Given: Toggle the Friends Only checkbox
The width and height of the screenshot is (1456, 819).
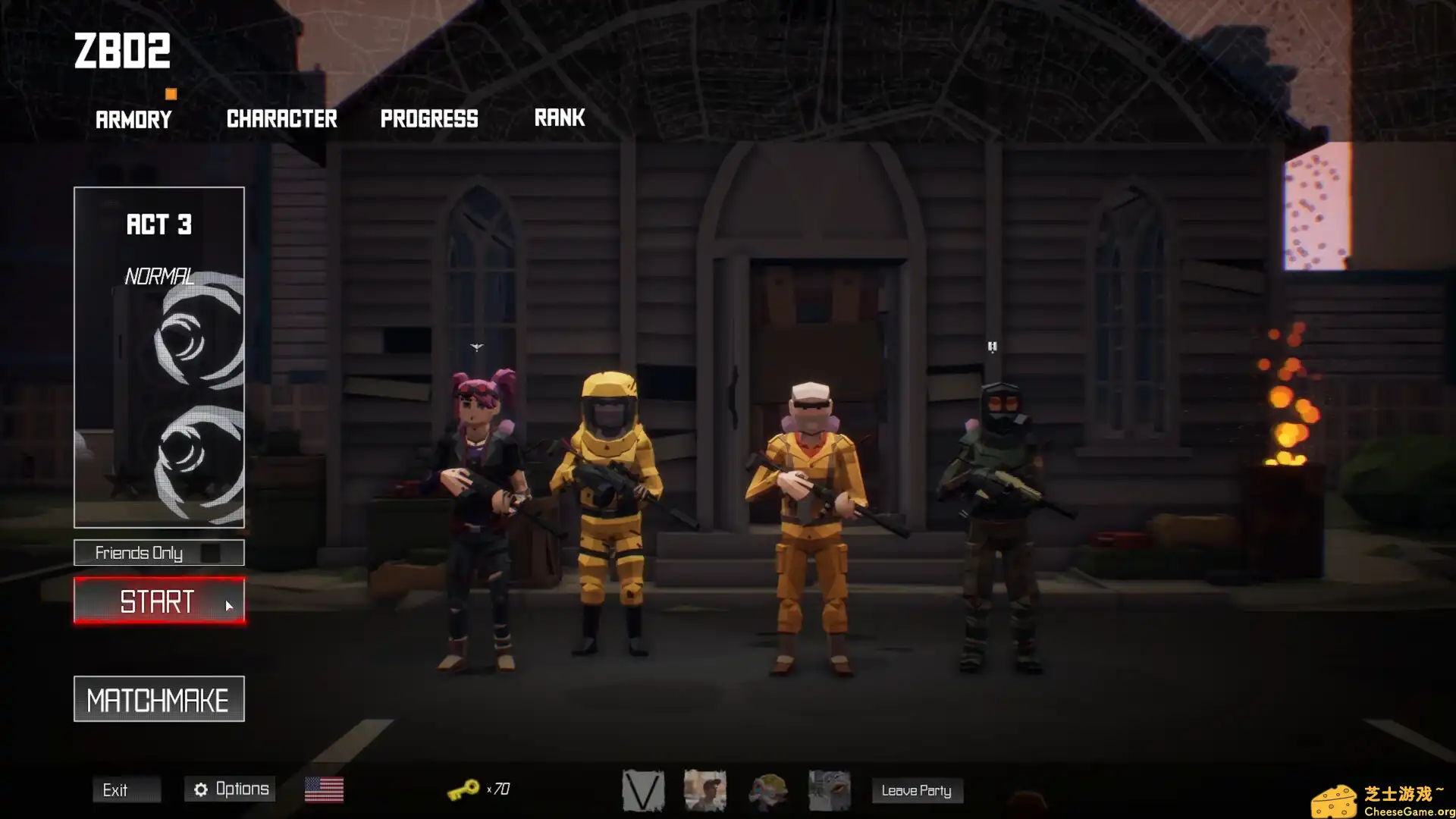Looking at the screenshot, I should tap(211, 553).
